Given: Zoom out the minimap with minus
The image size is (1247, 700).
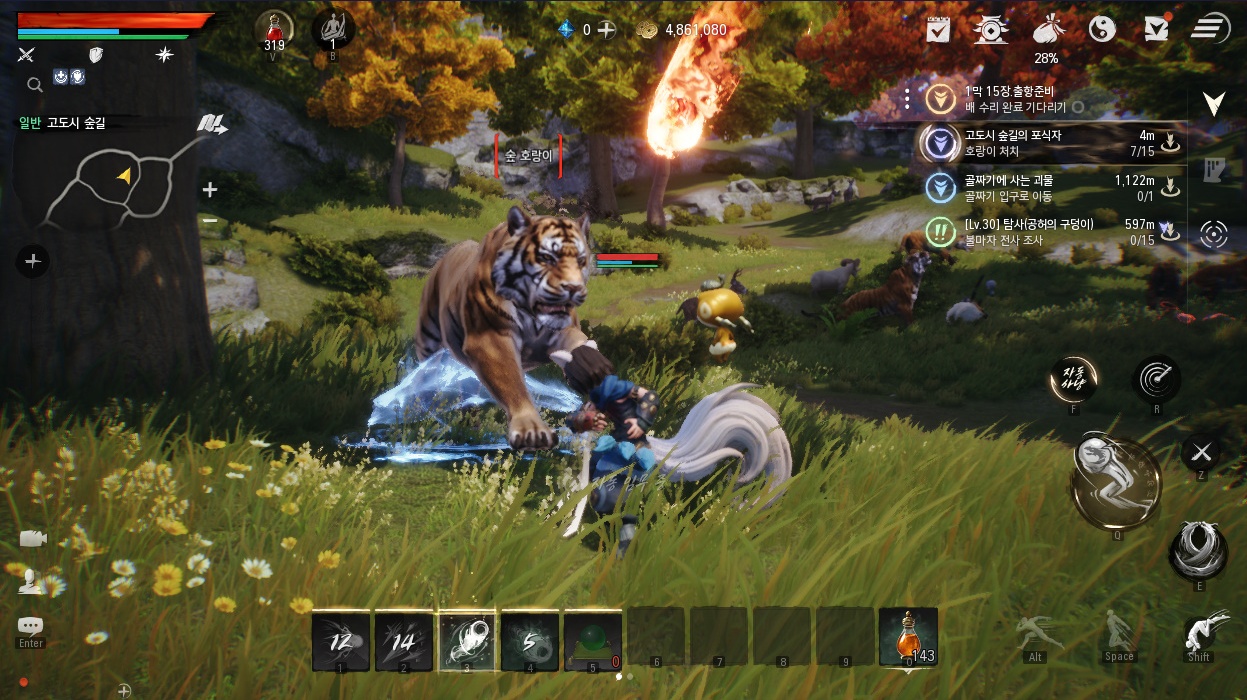Looking at the screenshot, I should pos(210,220).
